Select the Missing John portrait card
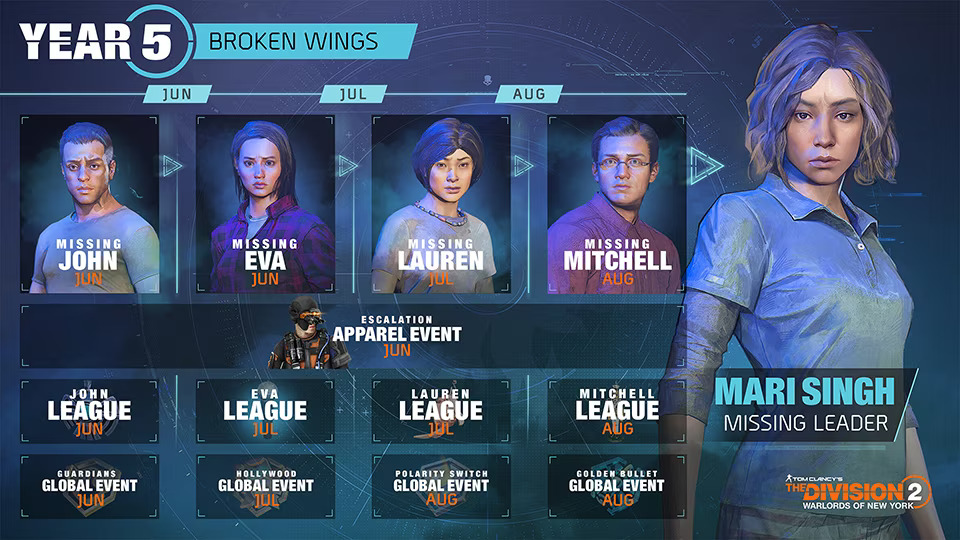Viewport: 960px width, 540px height. (x=89, y=205)
